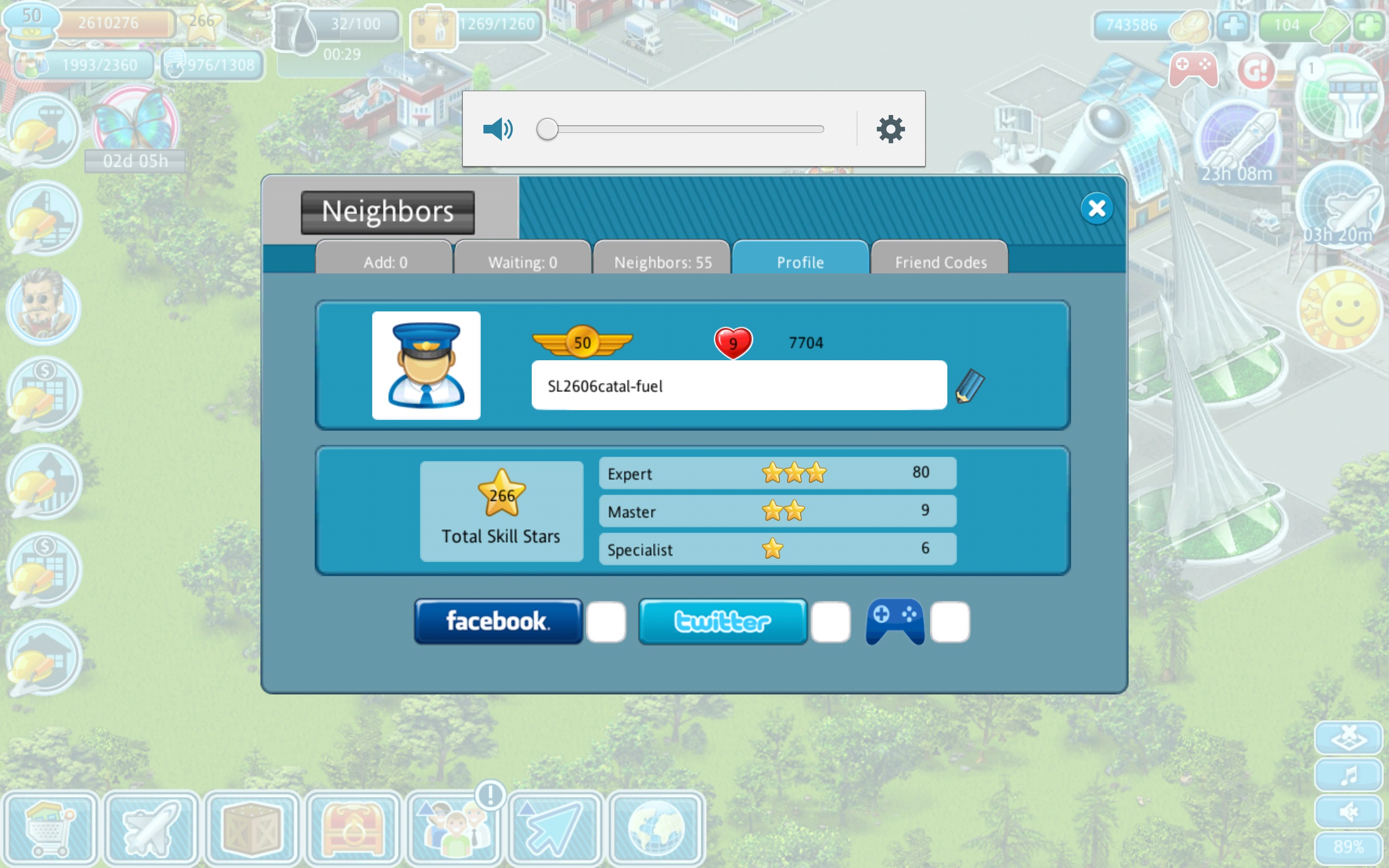Close the Neighbors window
The height and width of the screenshot is (868, 1389).
[1096, 208]
